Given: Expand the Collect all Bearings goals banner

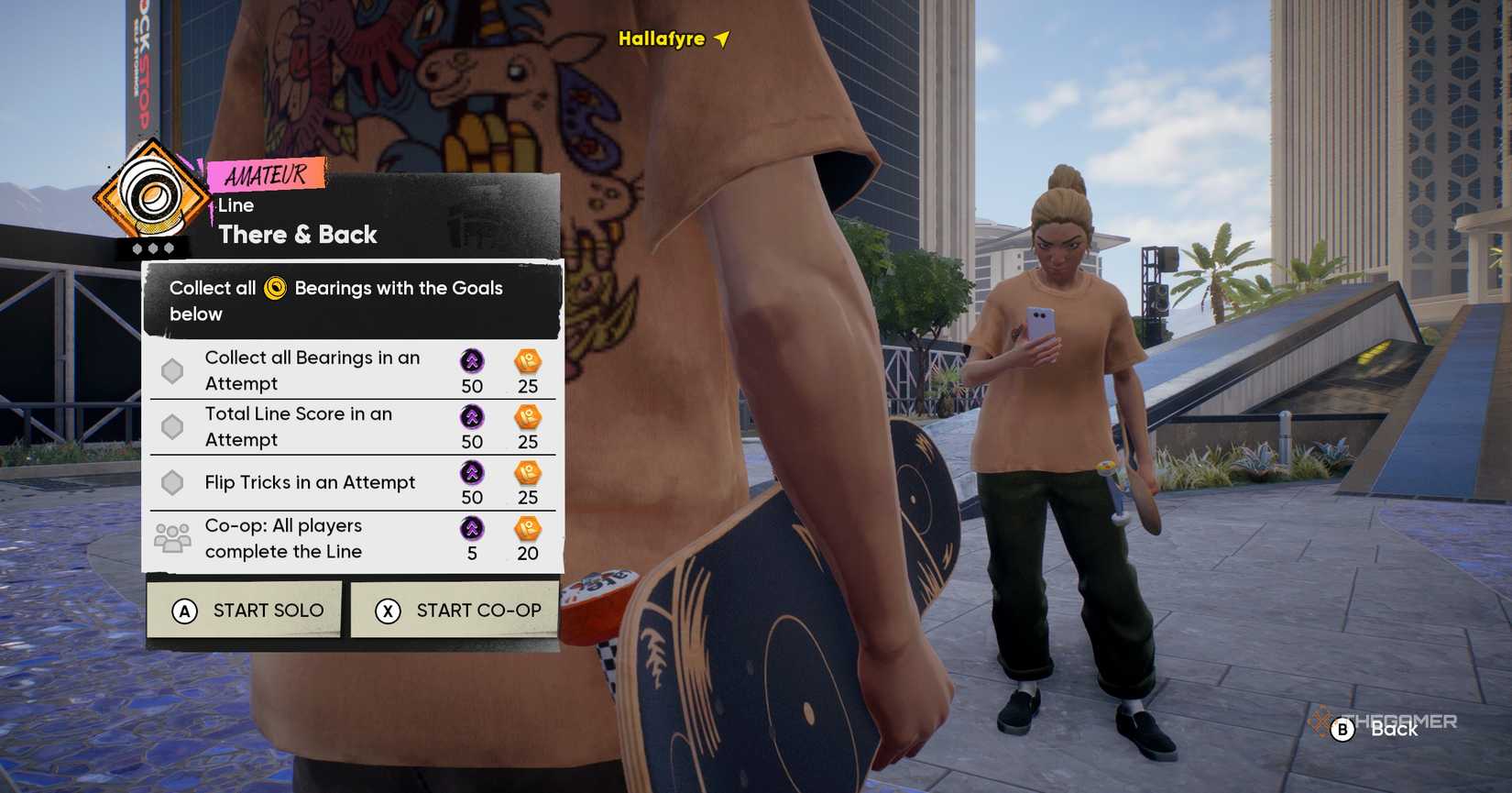Looking at the screenshot, I should tap(353, 301).
